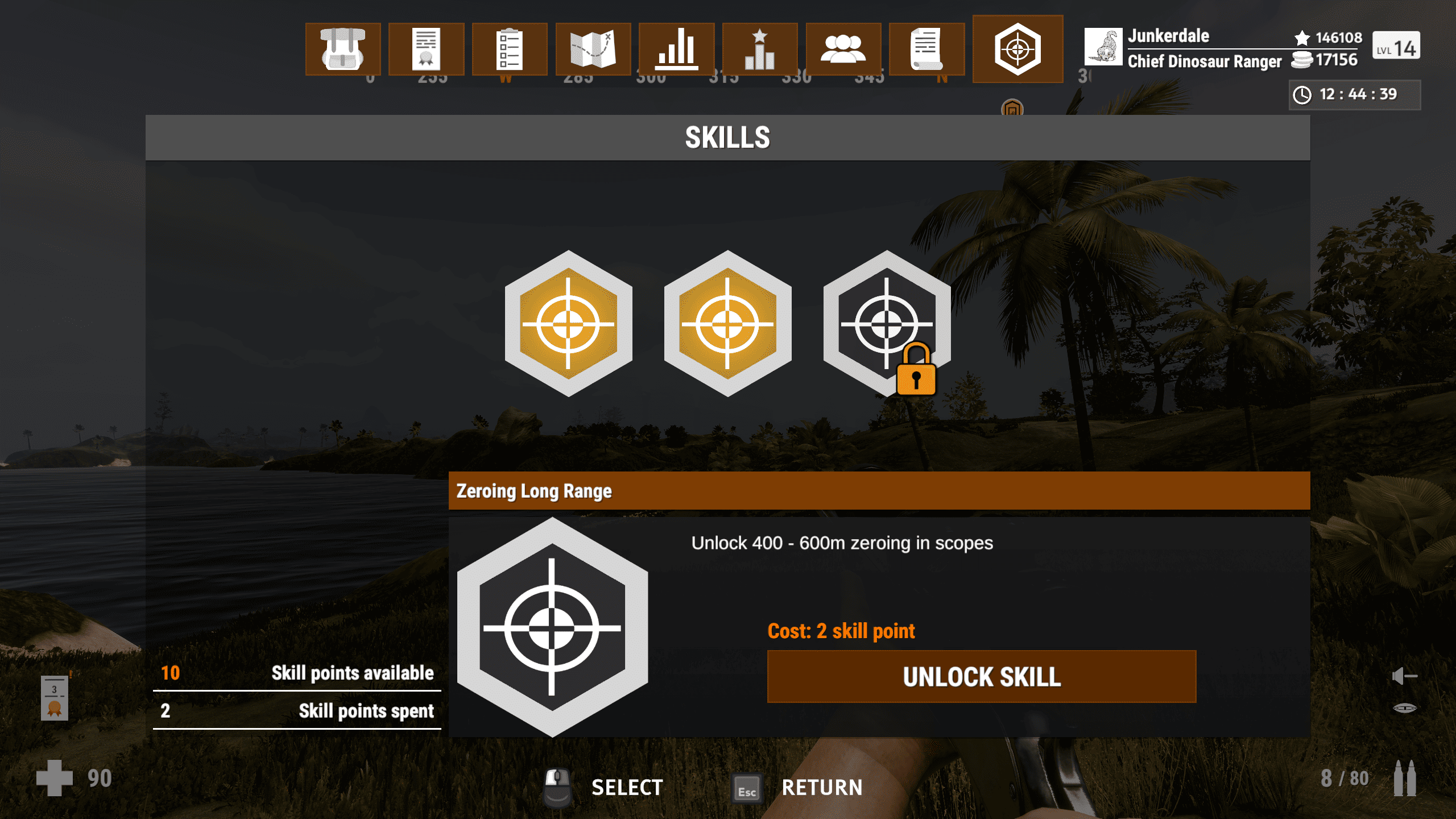Switch to the certificate licenses tab
This screenshot has width=1456, height=819.
(426, 49)
